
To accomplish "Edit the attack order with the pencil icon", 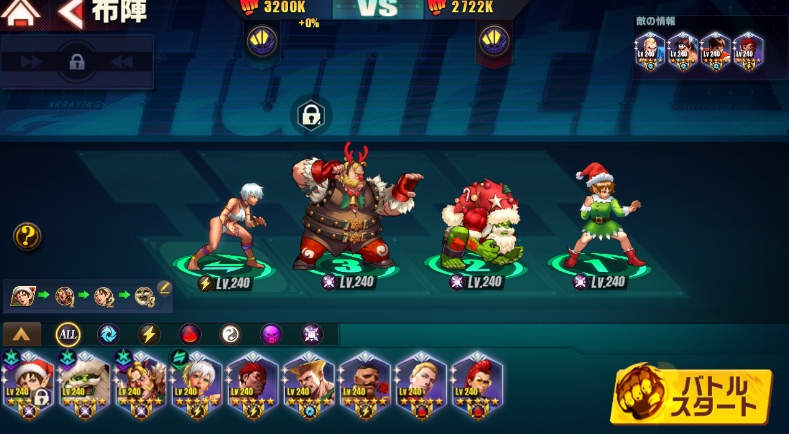I will click(164, 289).
